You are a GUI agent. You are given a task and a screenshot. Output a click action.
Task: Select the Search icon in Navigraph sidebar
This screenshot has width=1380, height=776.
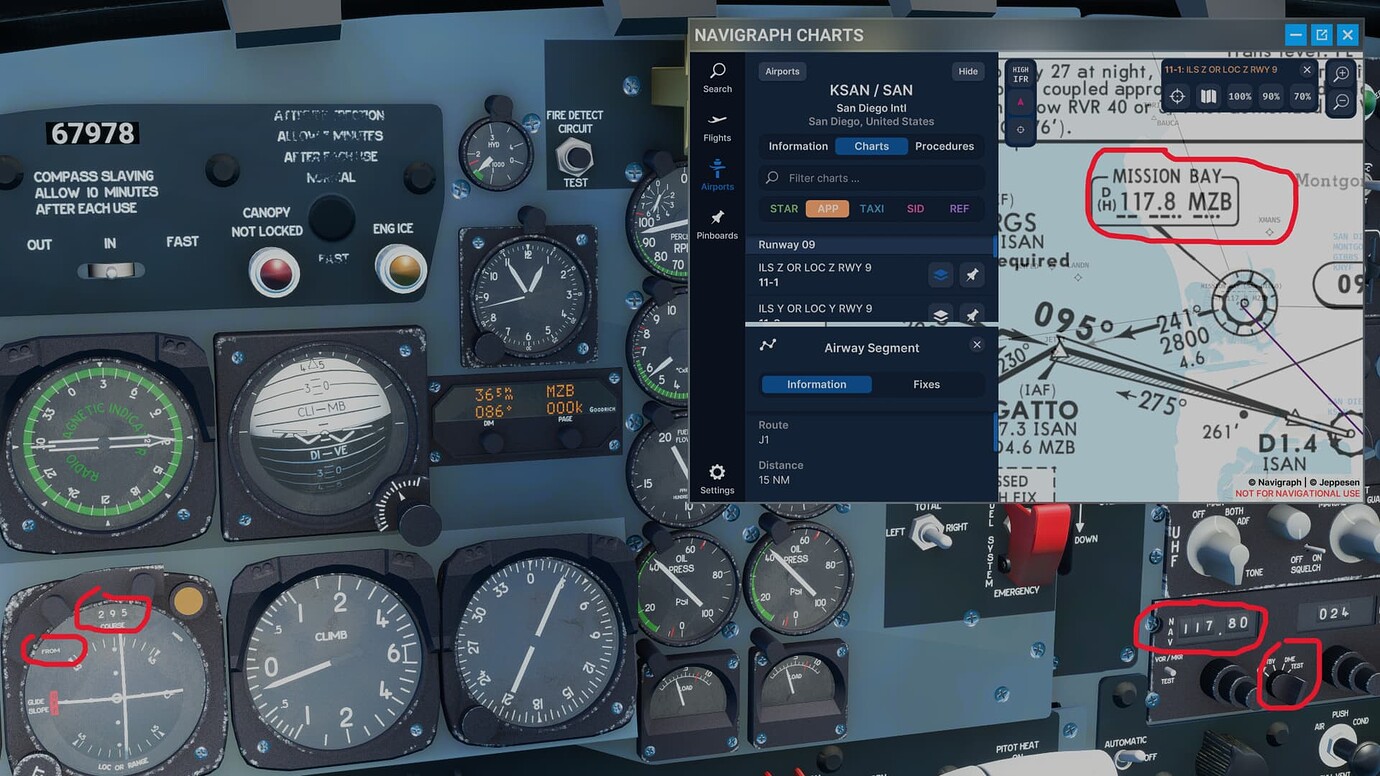717,74
